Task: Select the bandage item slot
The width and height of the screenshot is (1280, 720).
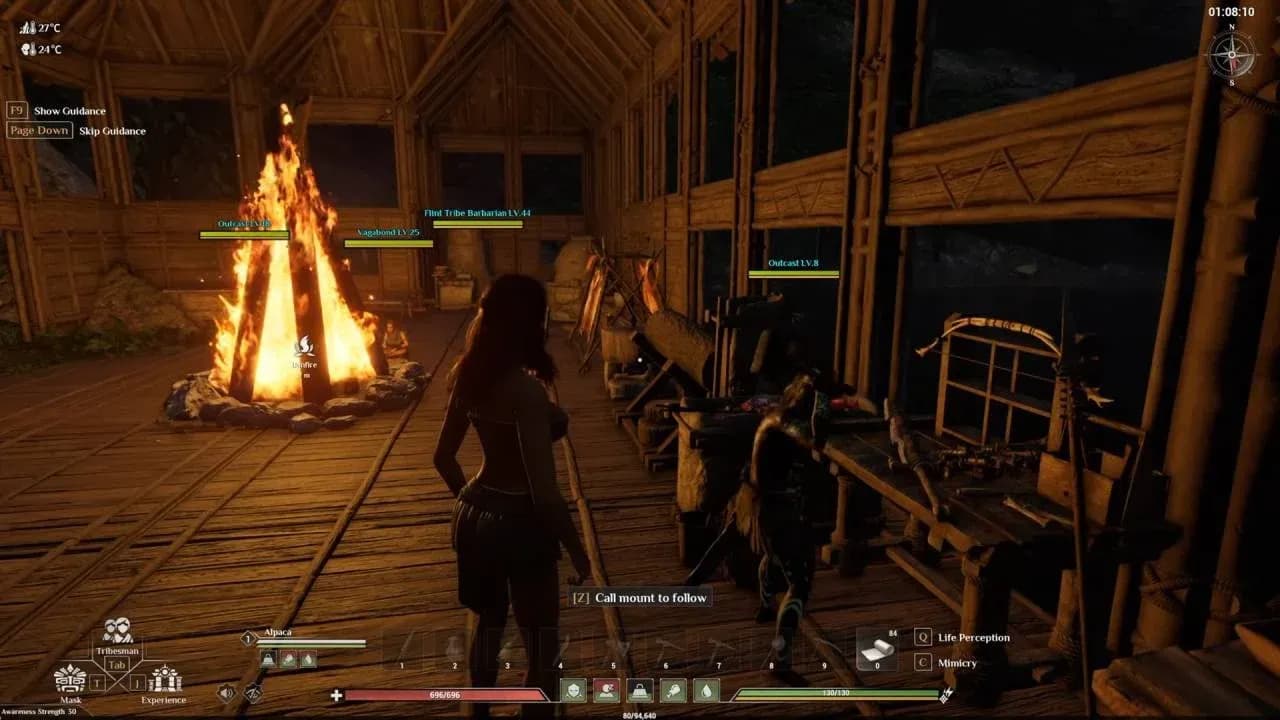Action: coord(878,648)
